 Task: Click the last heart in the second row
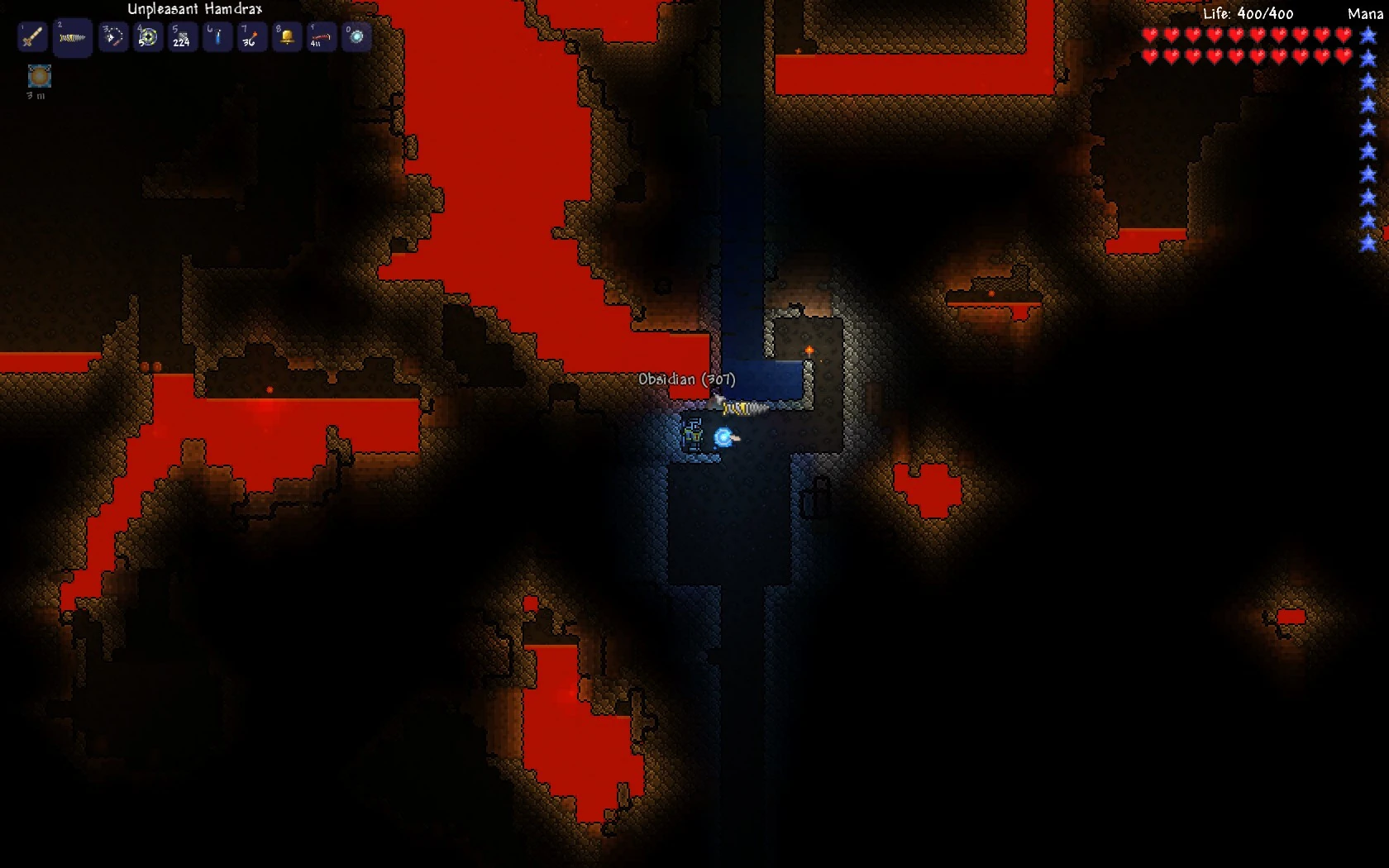click(1342, 58)
